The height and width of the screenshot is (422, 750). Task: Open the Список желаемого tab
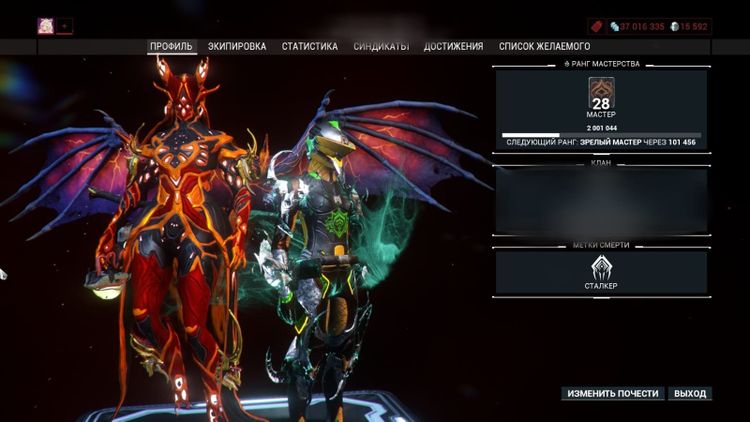[x=544, y=46]
